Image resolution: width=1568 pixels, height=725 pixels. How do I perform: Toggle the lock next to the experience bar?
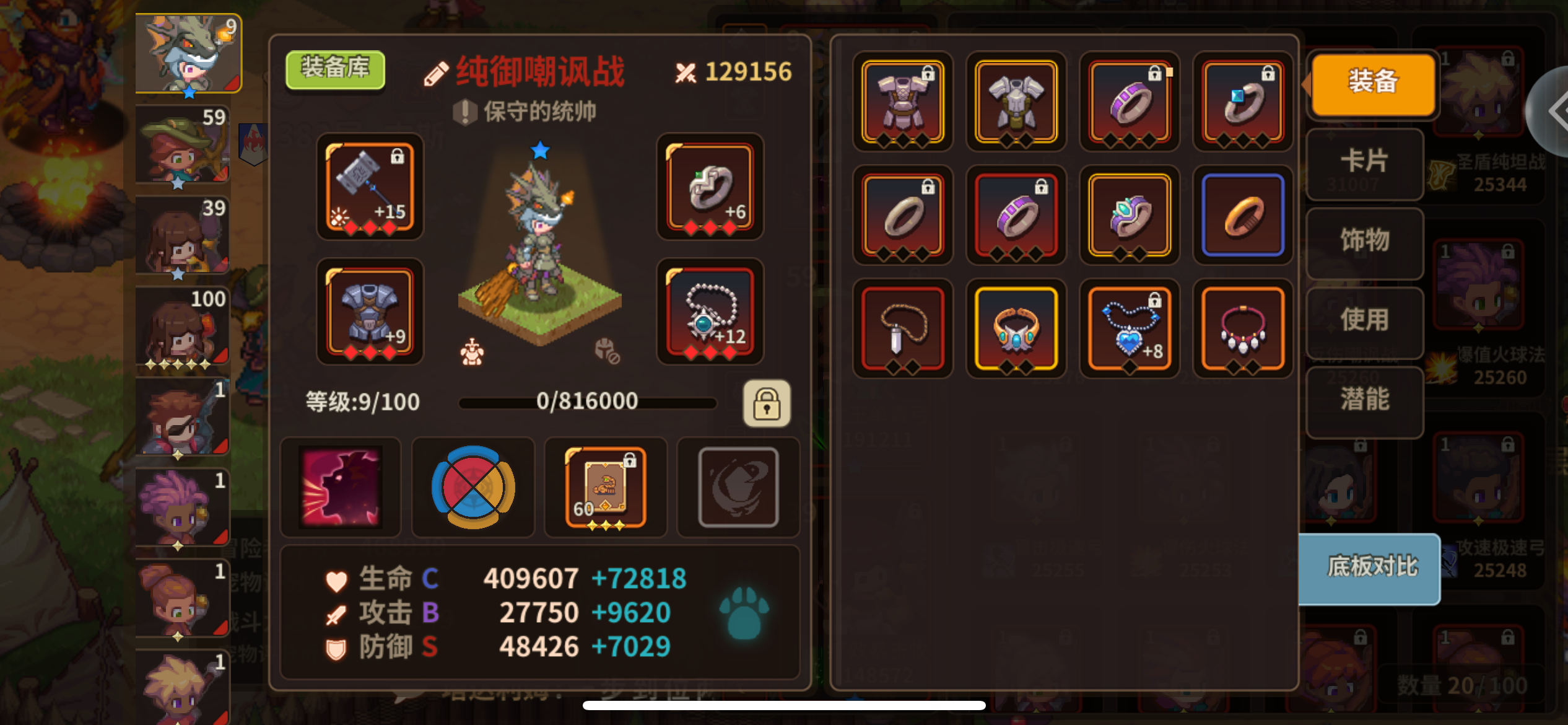[x=767, y=403]
